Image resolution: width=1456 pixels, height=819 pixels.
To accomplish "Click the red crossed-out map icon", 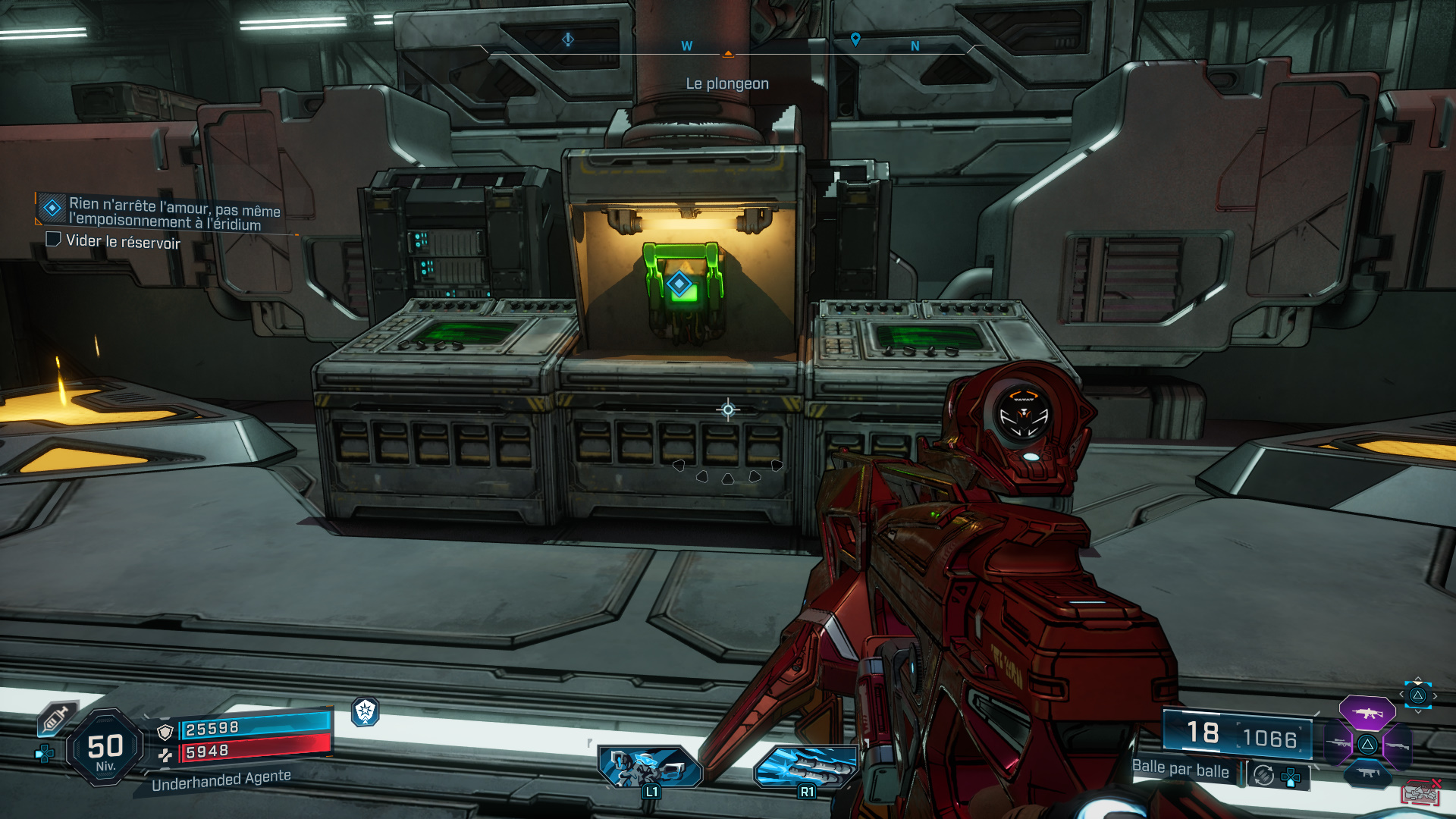I will point(1420,792).
